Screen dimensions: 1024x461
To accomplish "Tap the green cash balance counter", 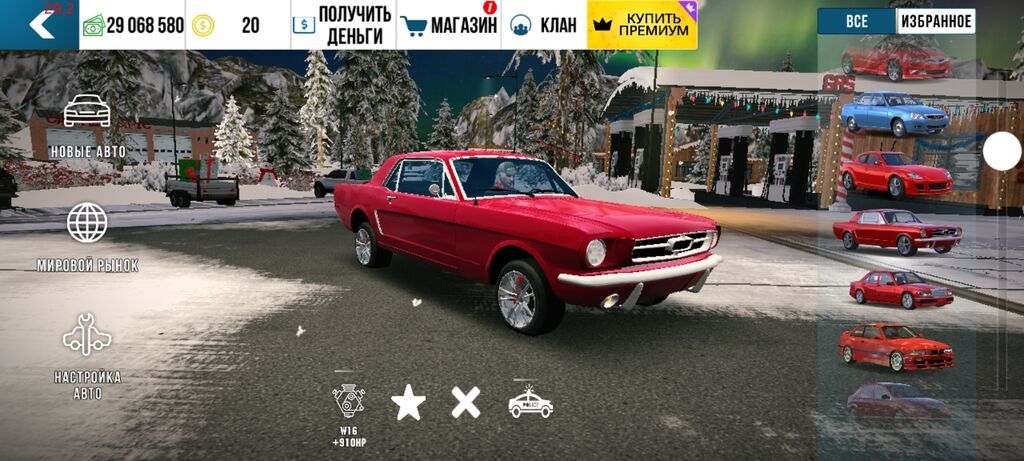I will (133, 25).
